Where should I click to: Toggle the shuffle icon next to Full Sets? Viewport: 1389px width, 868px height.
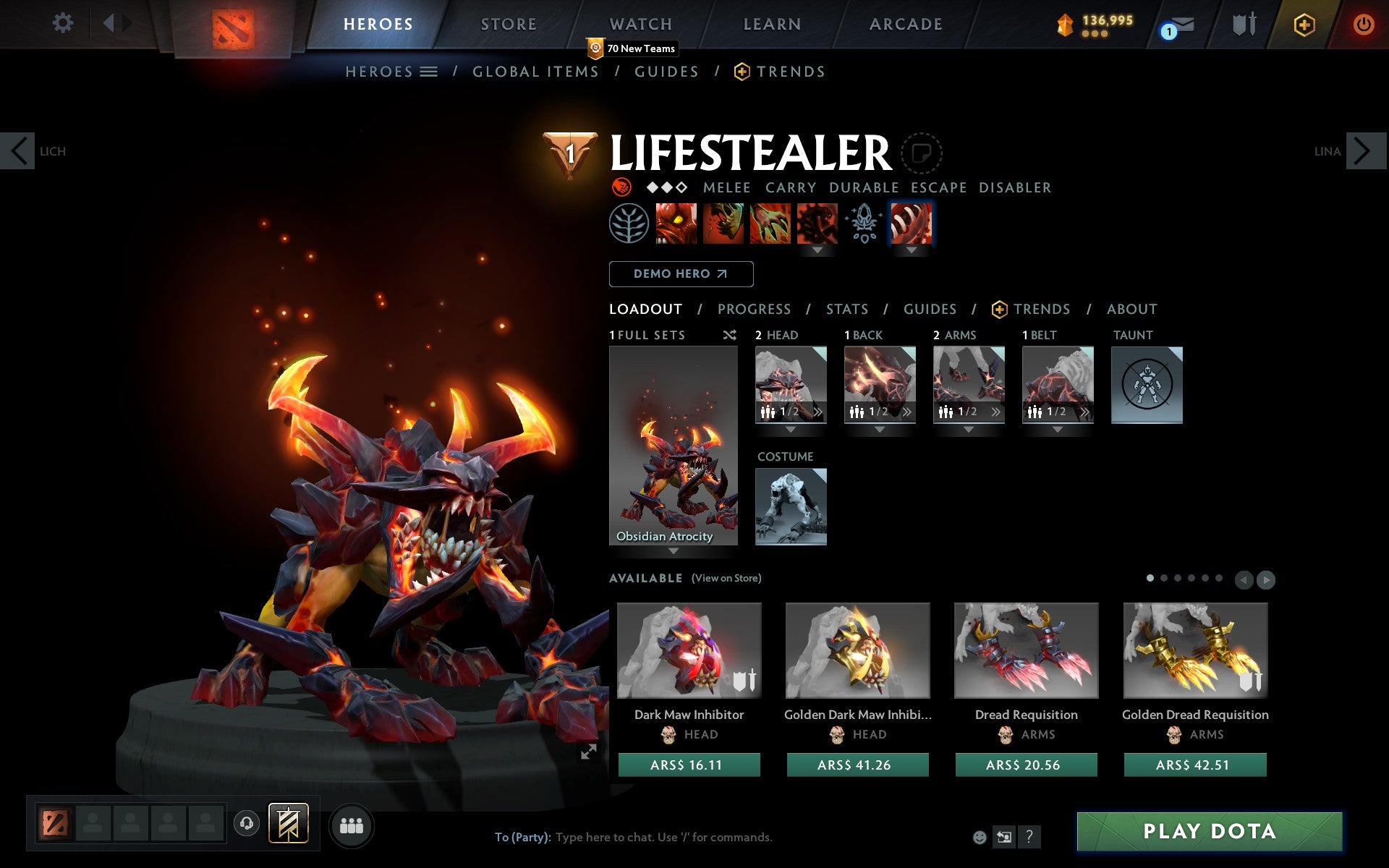point(729,335)
